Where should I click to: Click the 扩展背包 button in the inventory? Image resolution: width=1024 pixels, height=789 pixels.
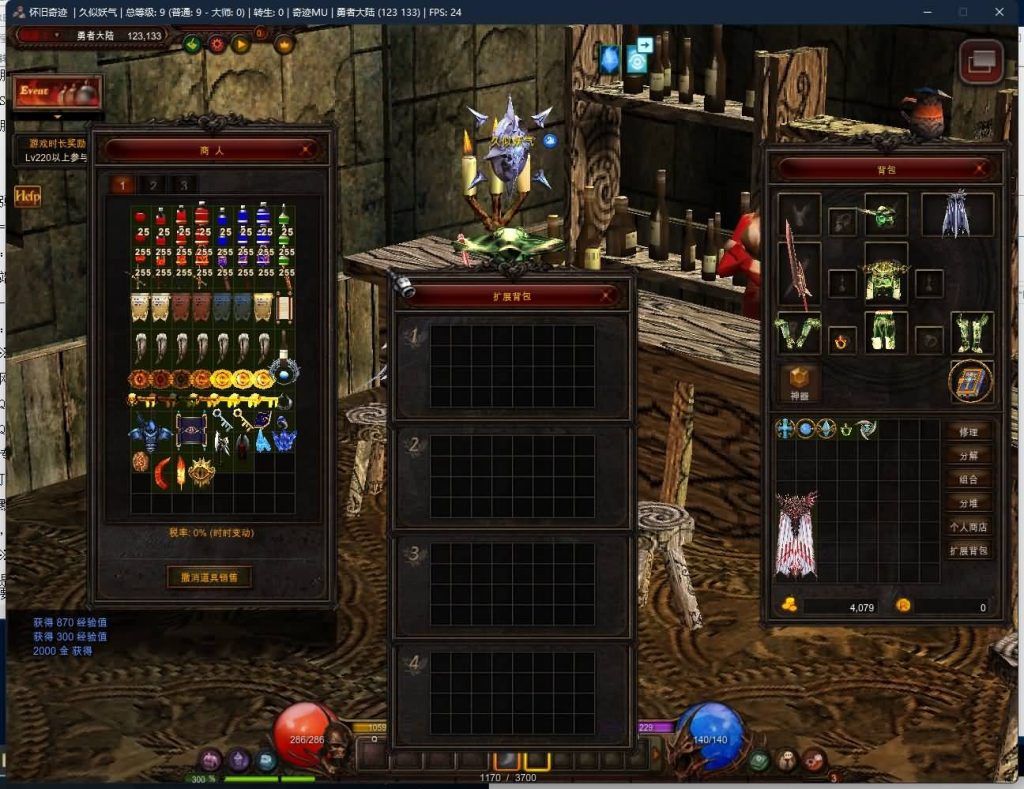[x=968, y=551]
